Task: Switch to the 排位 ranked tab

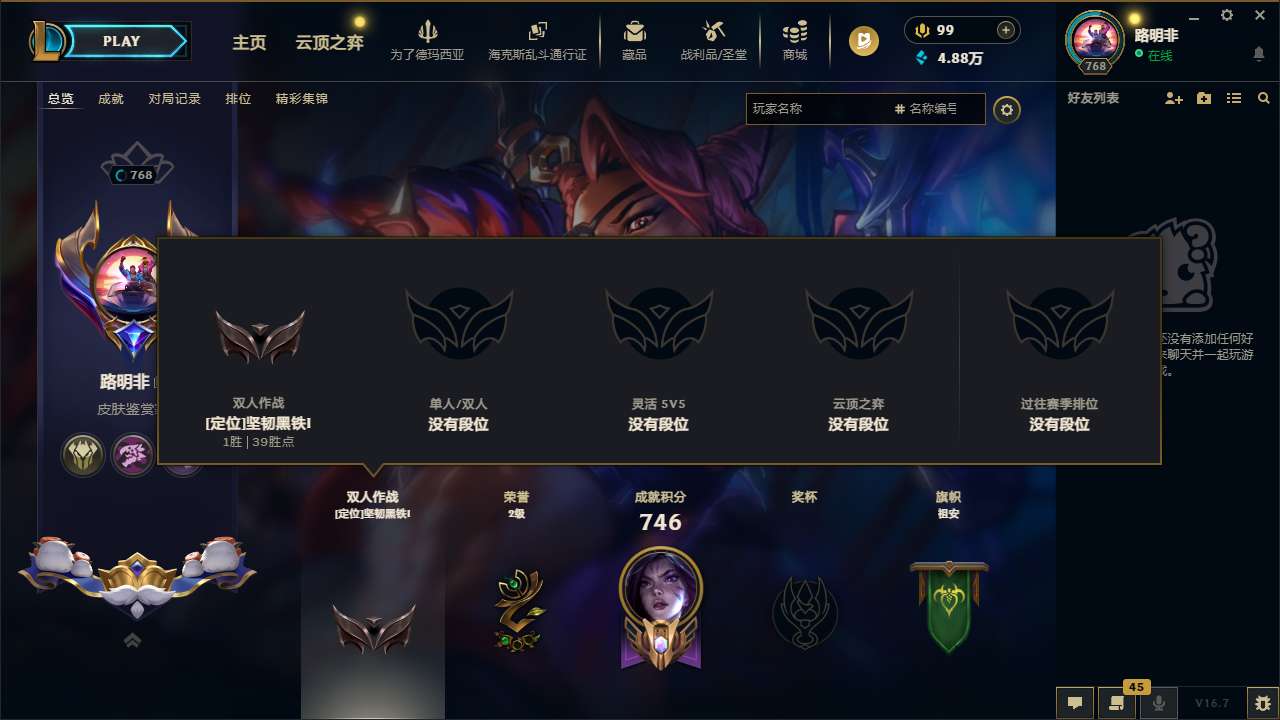Action: [239, 99]
